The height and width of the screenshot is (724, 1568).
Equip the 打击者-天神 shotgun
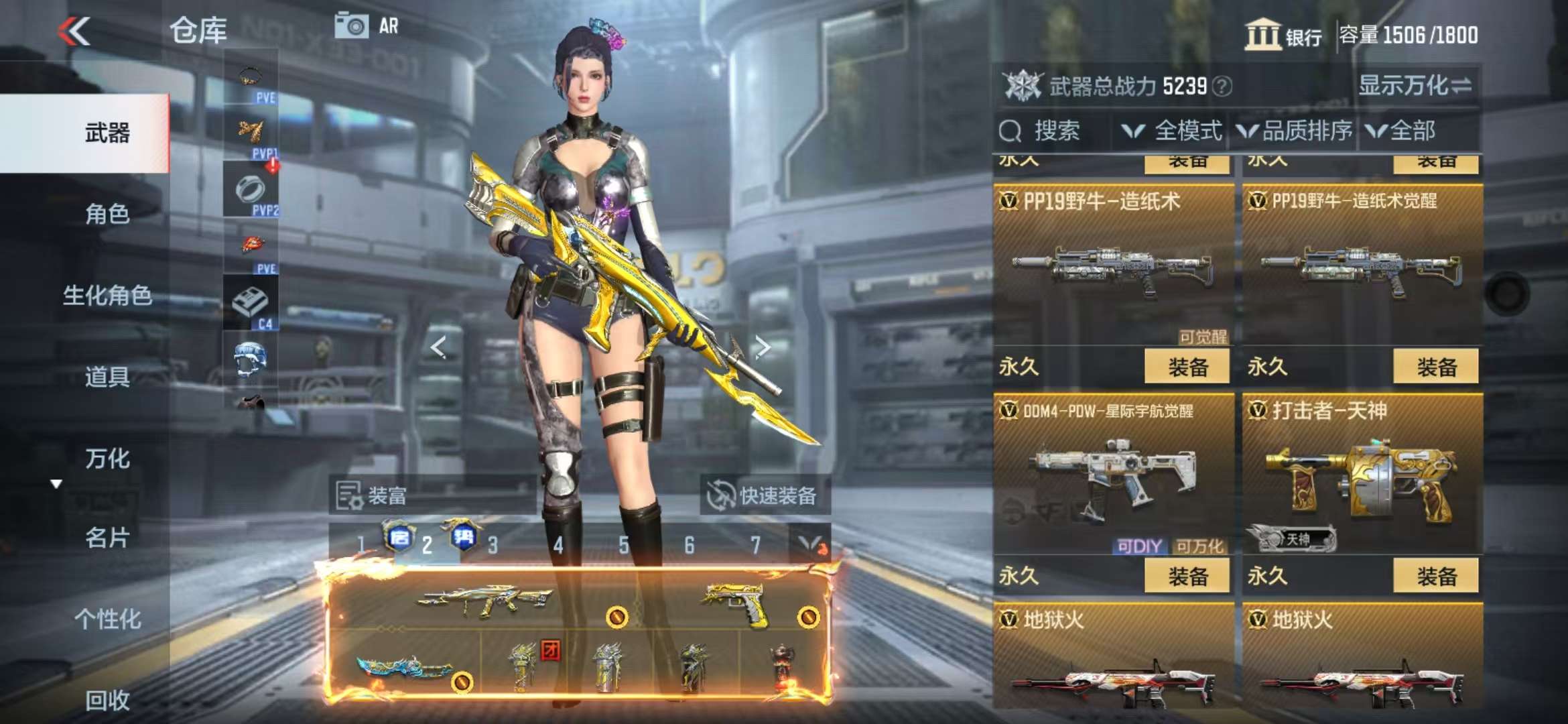[1435, 576]
